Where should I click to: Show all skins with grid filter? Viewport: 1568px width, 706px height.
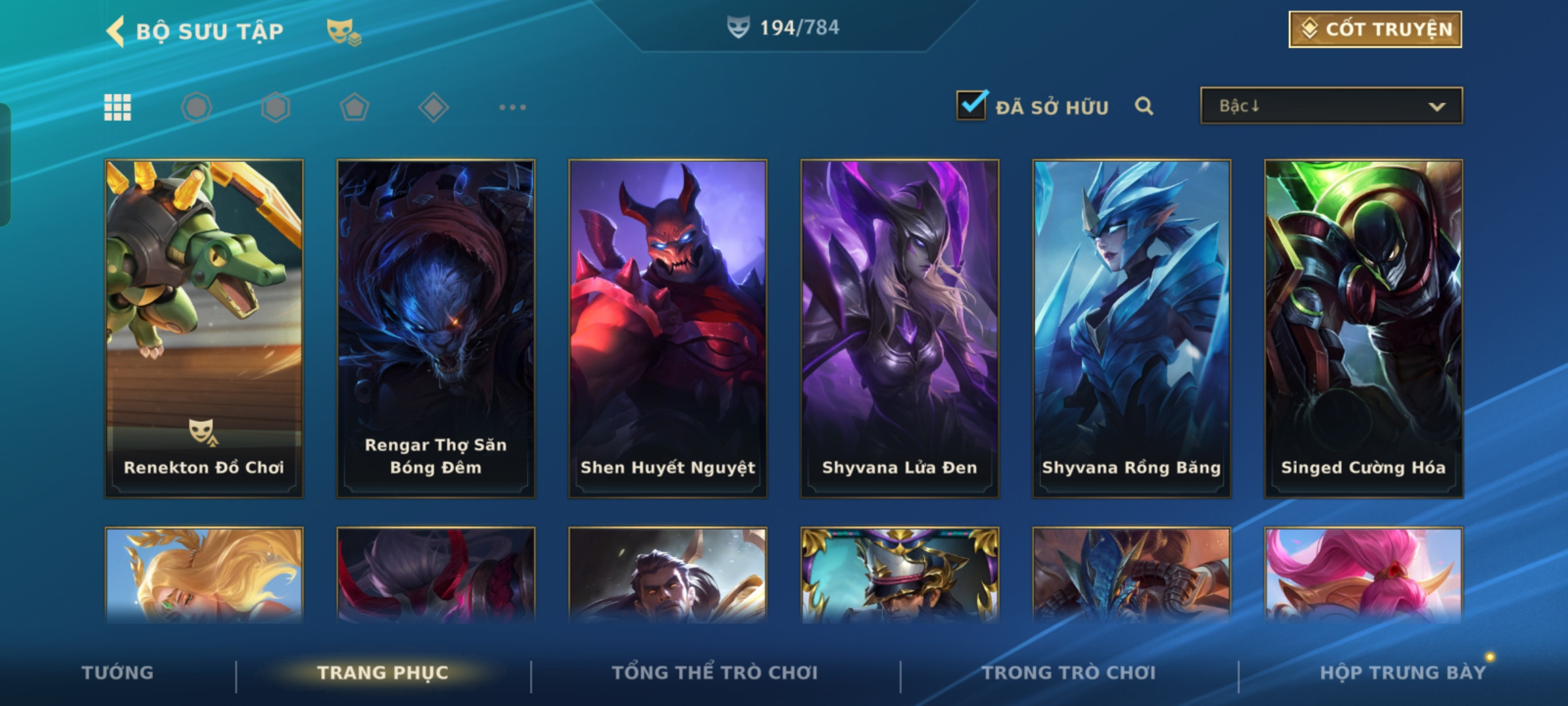click(118, 107)
